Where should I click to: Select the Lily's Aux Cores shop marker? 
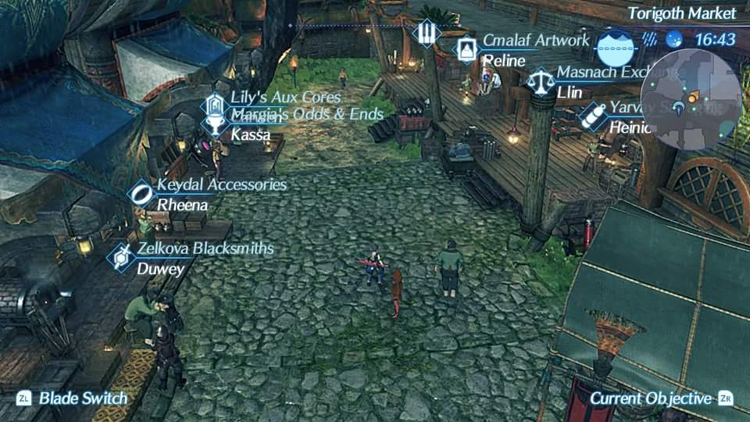click(214, 103)
